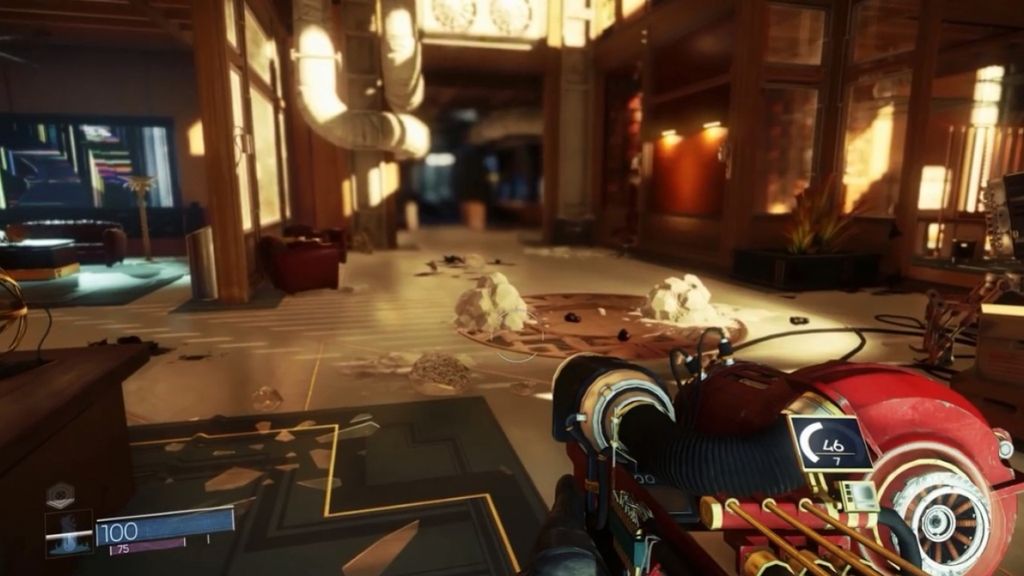
Task: Select the stance silhouette indicator box
Action: pyautogui.click(x=68, y=532)
